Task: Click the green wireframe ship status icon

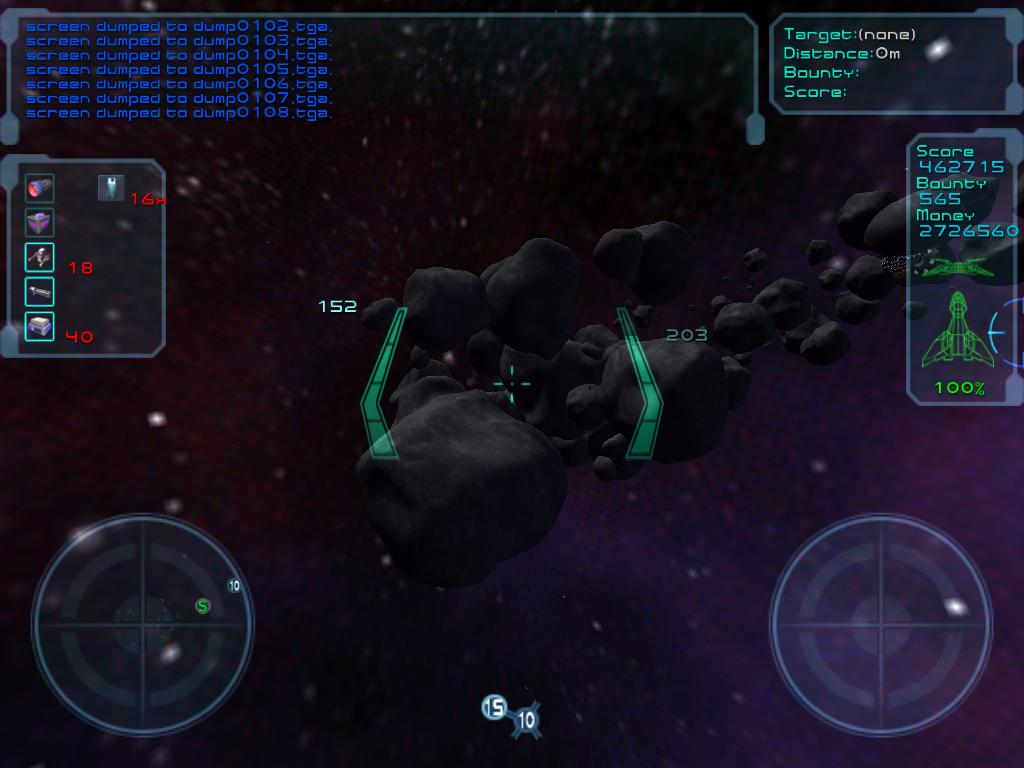Action: 958,330
